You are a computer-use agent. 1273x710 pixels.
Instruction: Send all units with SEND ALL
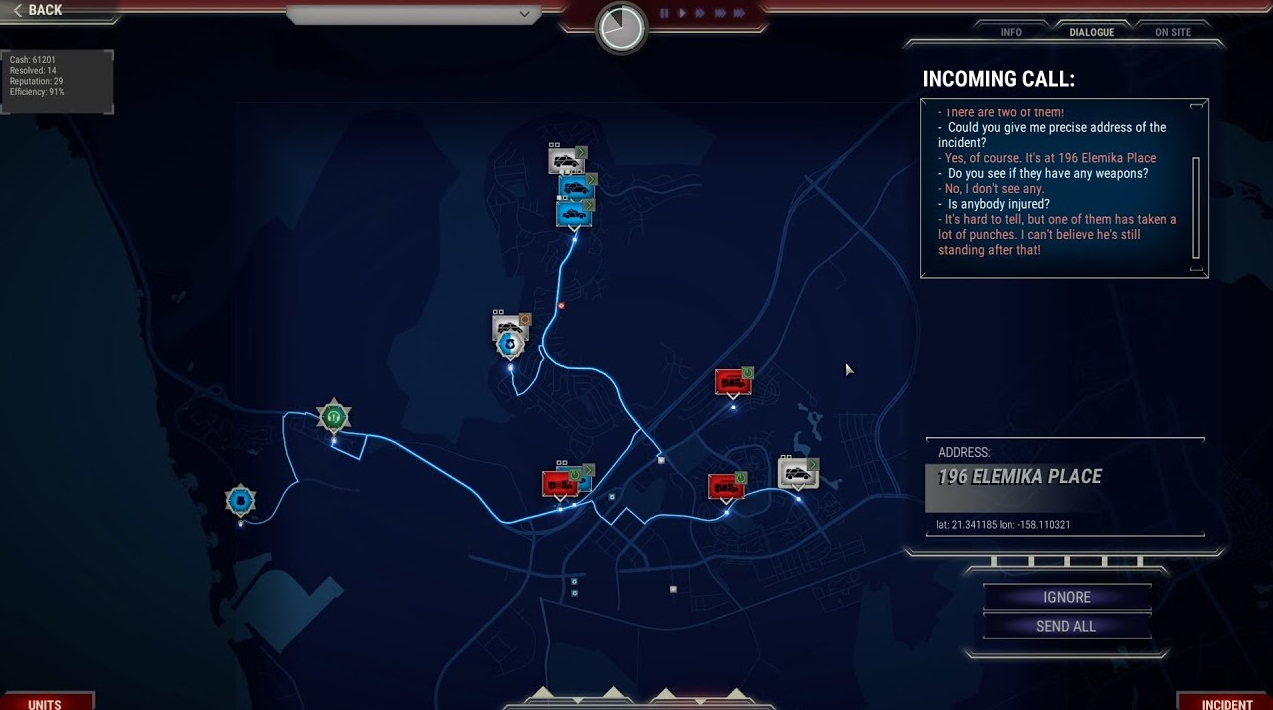(1067, 626)
